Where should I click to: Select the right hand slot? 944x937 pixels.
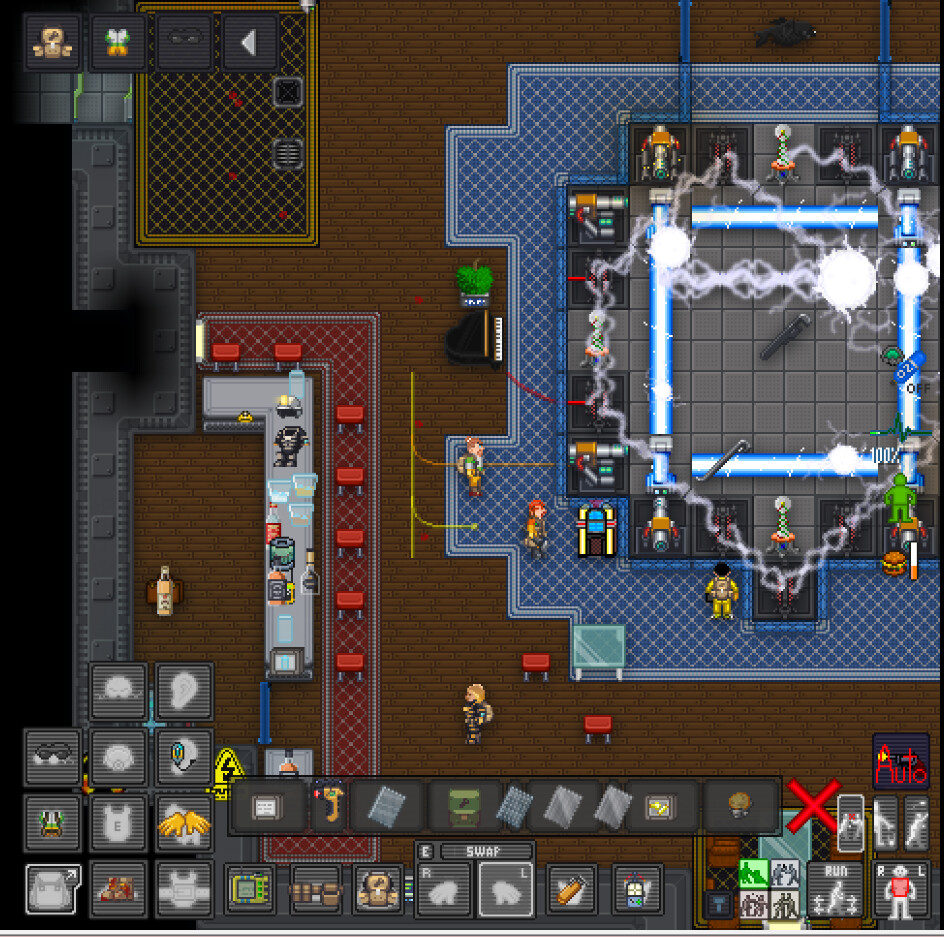tap(445, 889)
